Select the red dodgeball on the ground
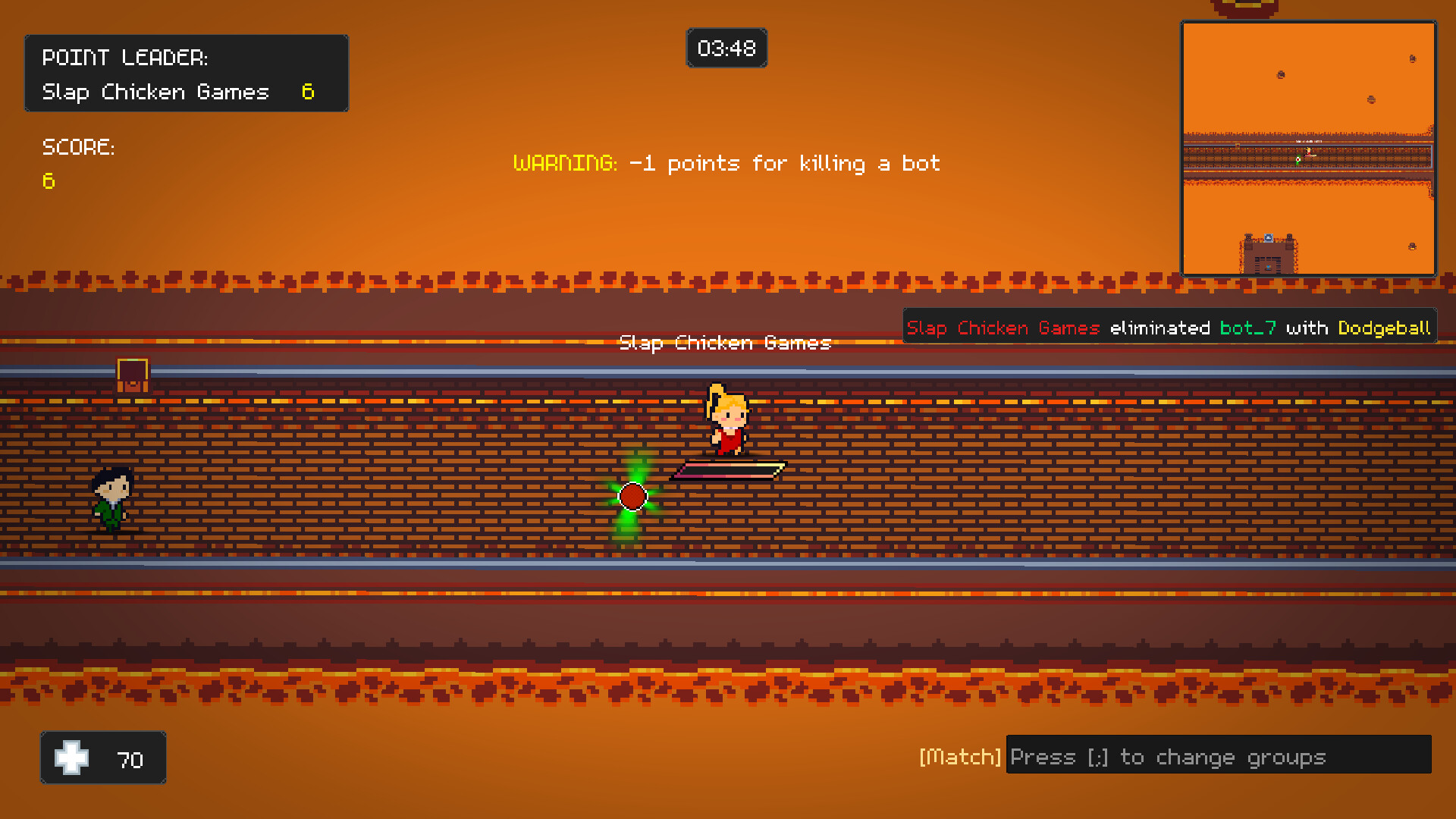Screen dimensions: 1456x819 (x=632, y=497)
